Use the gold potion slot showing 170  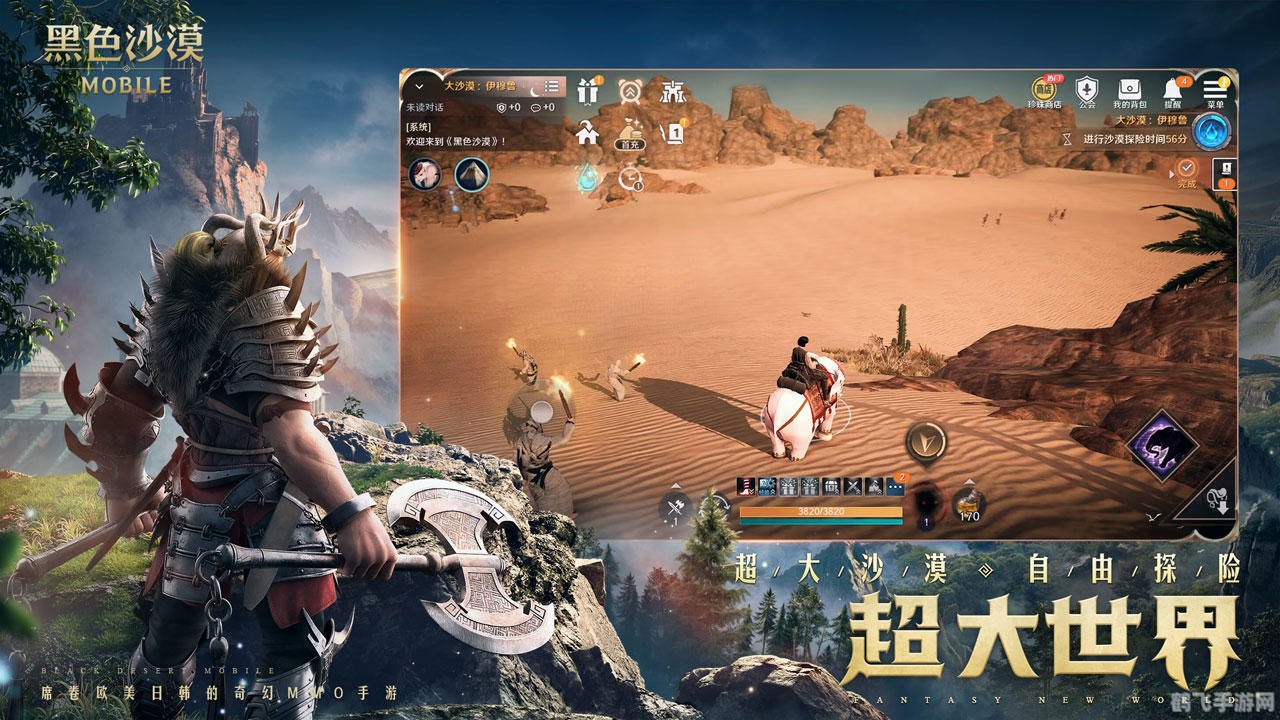click(x=968, y=505)
